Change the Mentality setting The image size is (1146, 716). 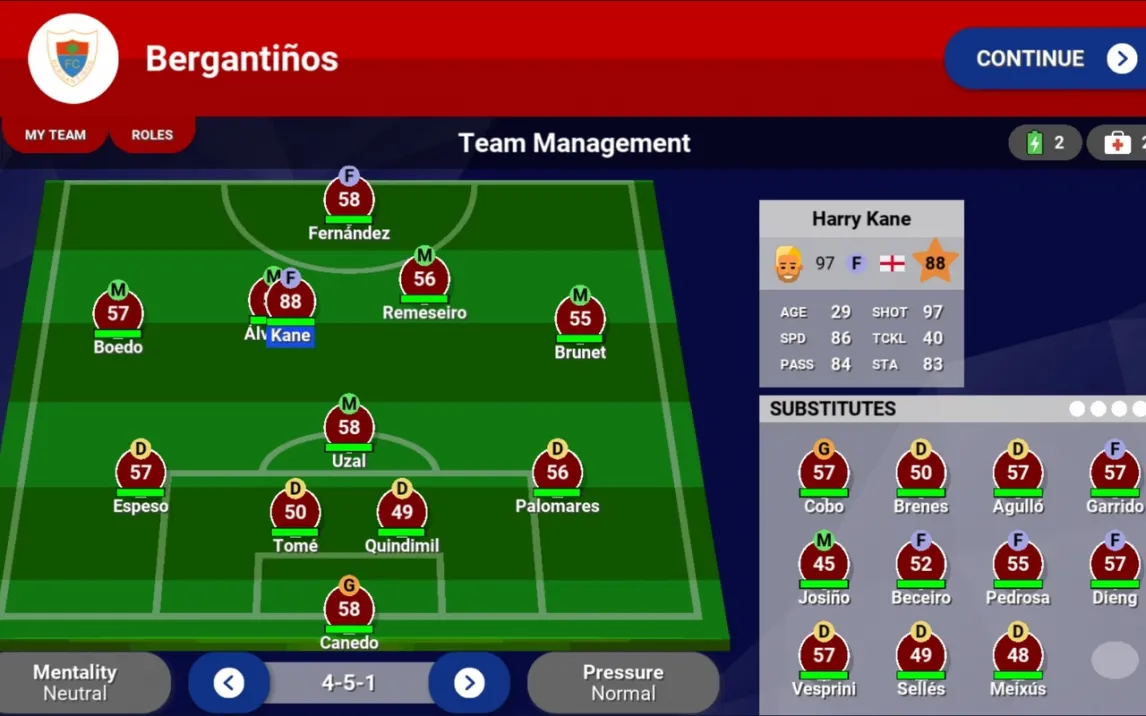coord(76,683)
